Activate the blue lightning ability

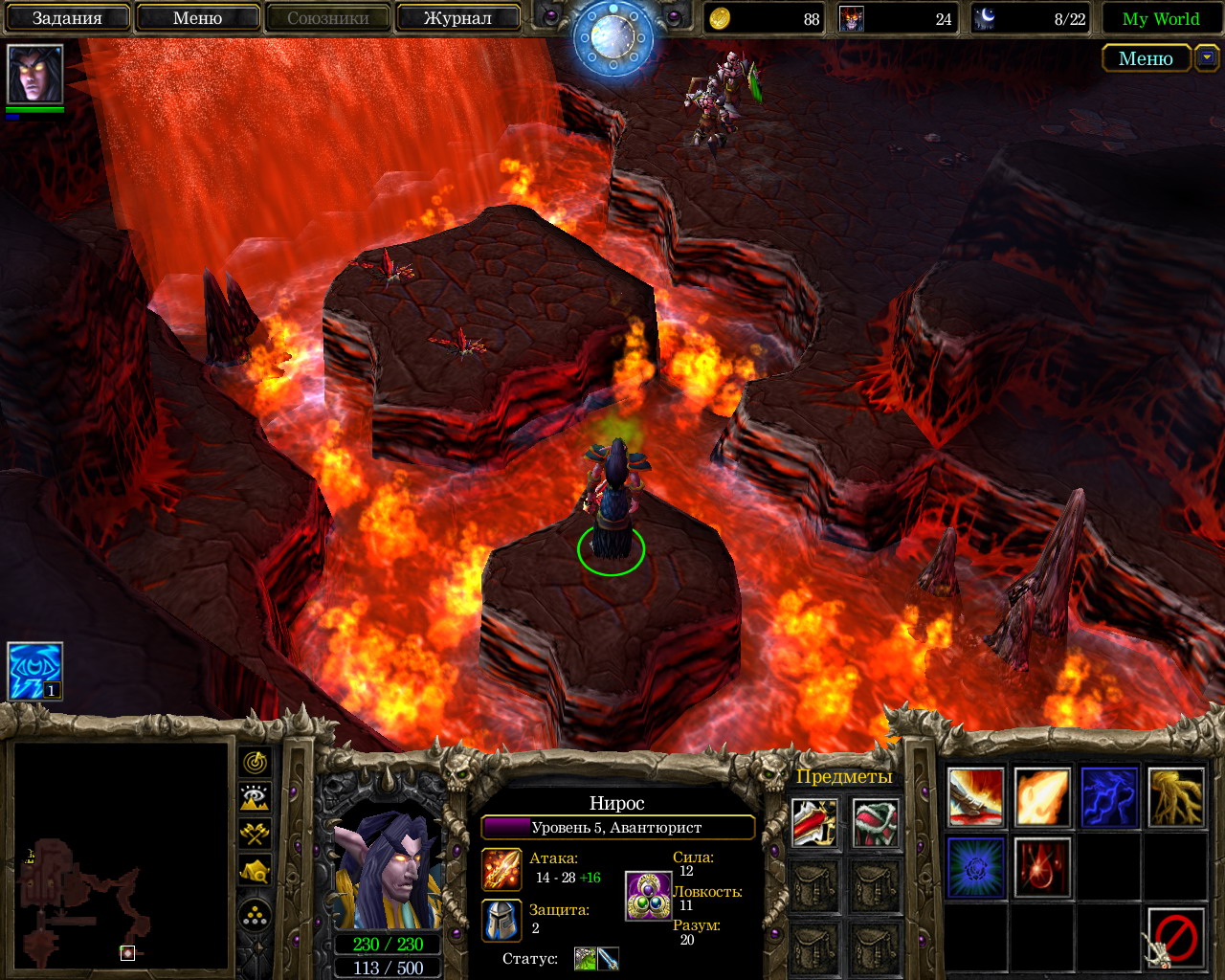(x=1109, y=796)
